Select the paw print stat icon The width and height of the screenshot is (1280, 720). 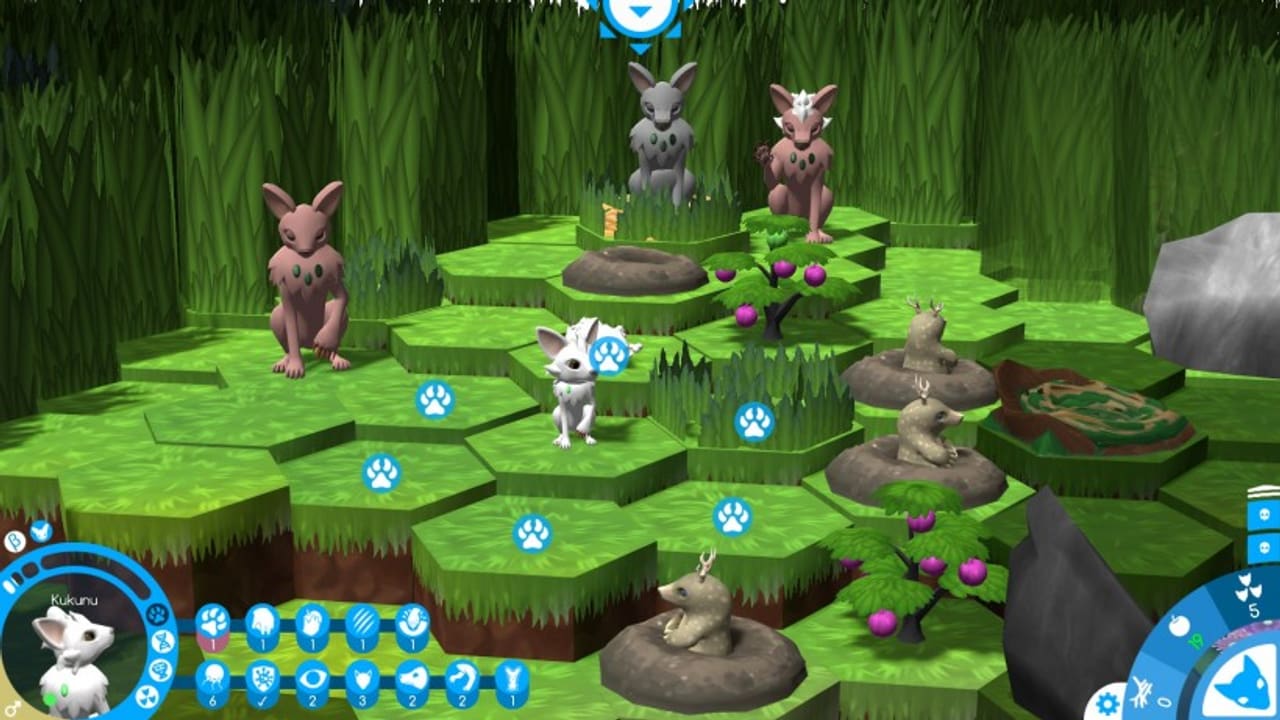pyautogui.click(x=213, y=623)
